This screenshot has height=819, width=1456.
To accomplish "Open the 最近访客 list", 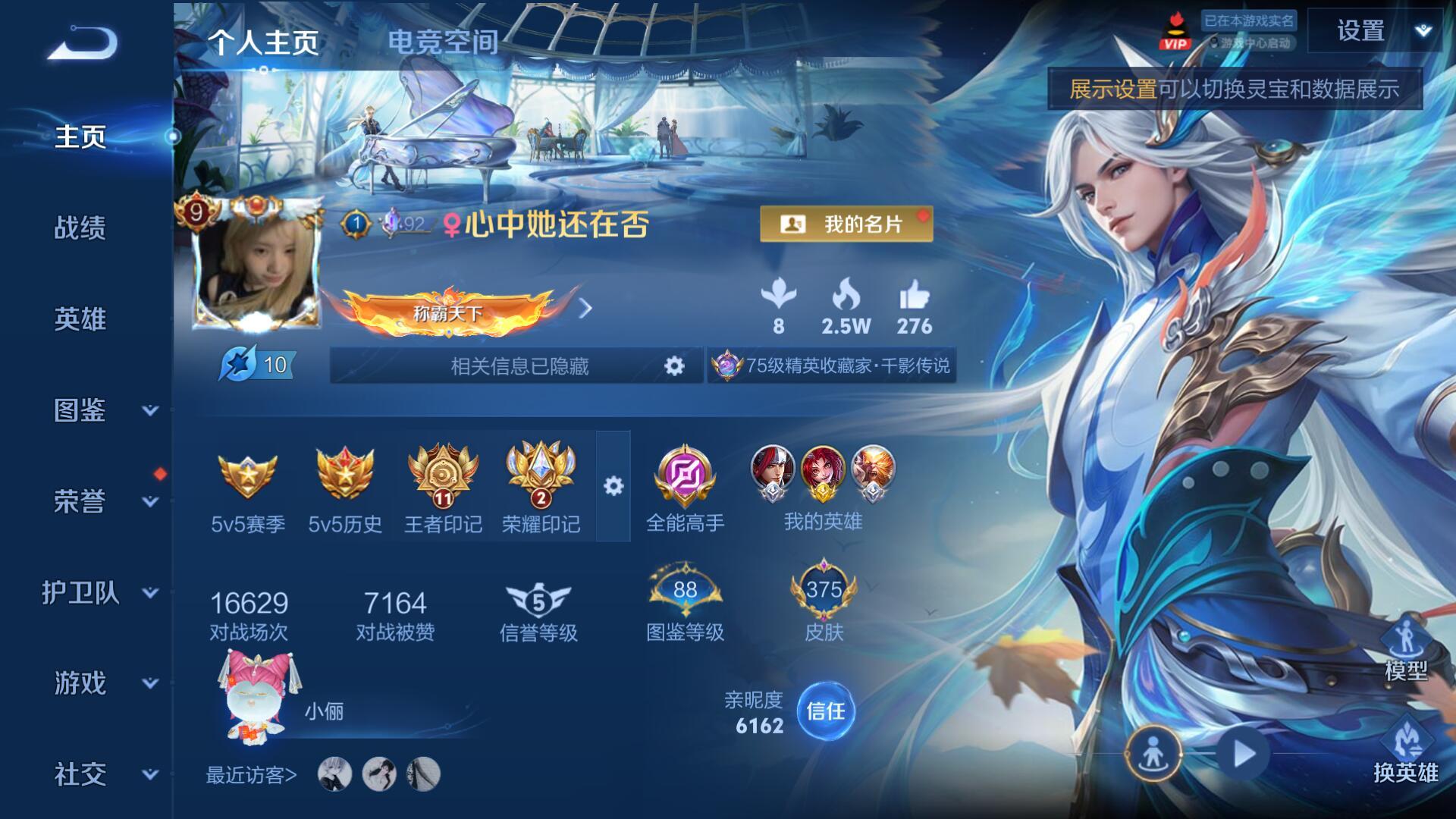I will click(252, 775).
